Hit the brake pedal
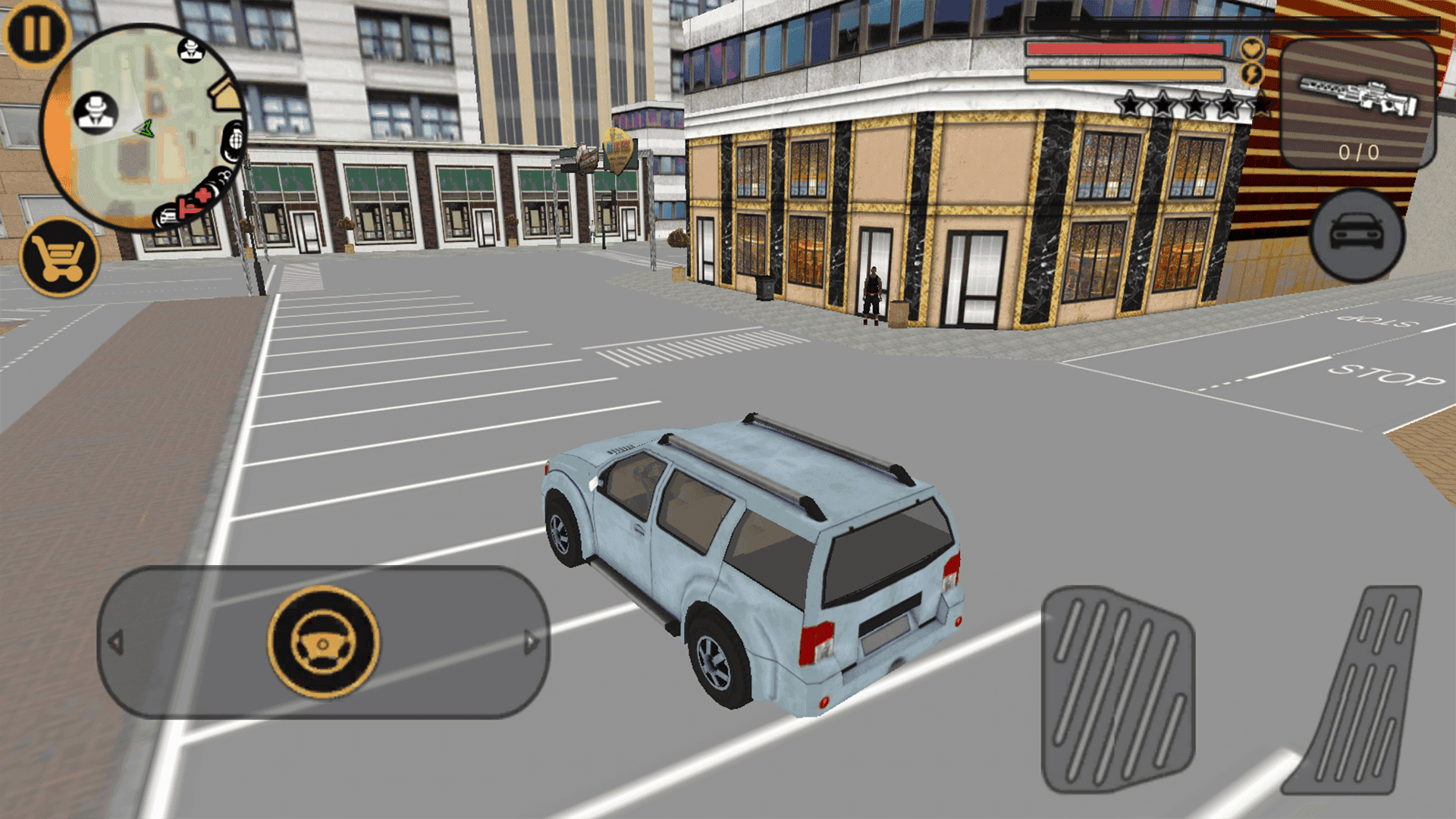This screenshot has height=819, width=1456. click(x=1117, y=690)
